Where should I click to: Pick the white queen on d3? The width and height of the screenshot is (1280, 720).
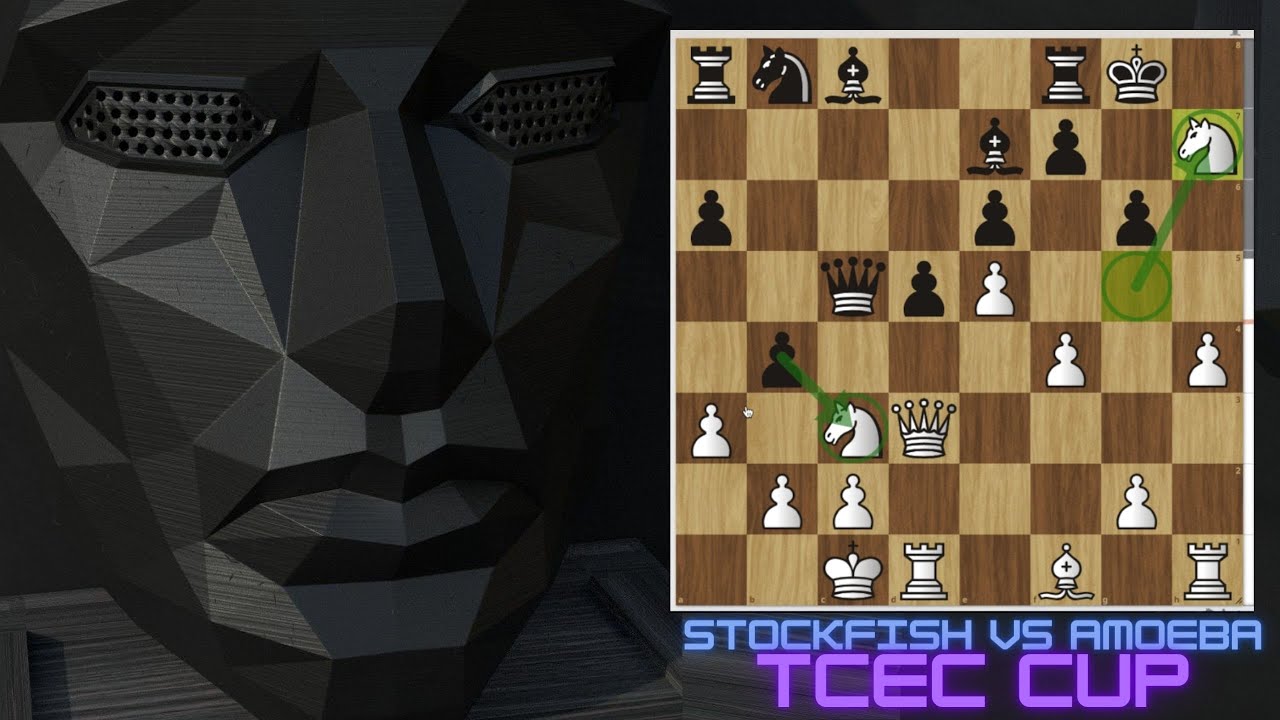(923, 428)
